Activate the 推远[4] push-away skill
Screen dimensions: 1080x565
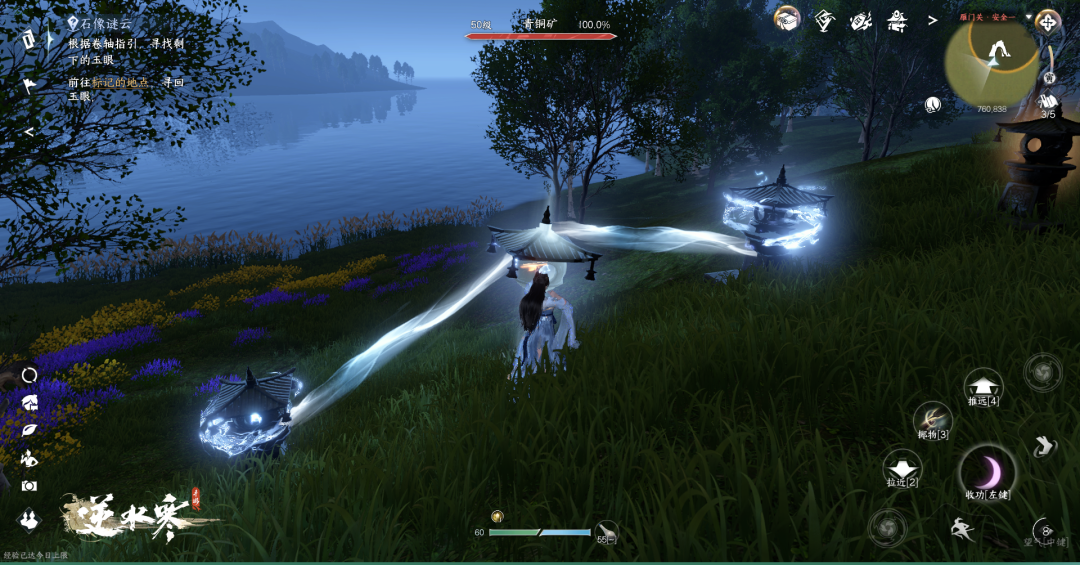(983, 386)
